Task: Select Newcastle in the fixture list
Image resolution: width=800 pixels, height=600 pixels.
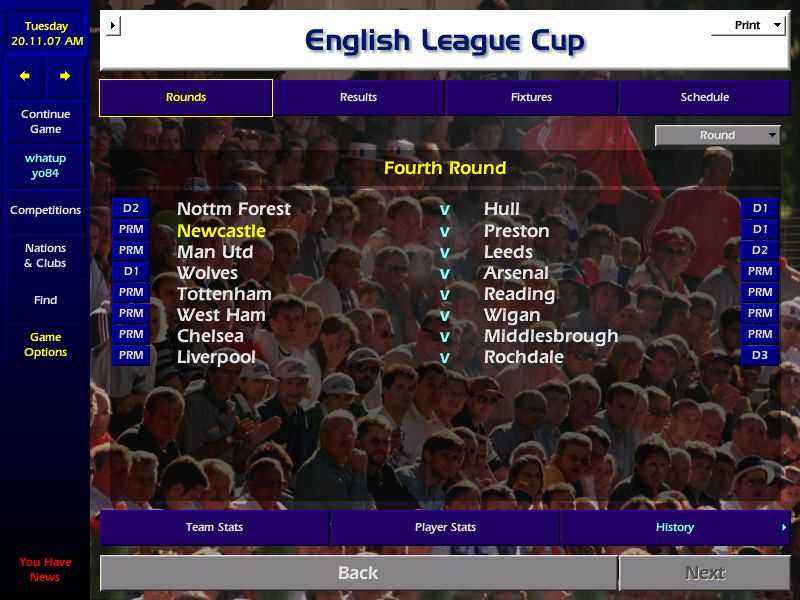Action: 221,230
